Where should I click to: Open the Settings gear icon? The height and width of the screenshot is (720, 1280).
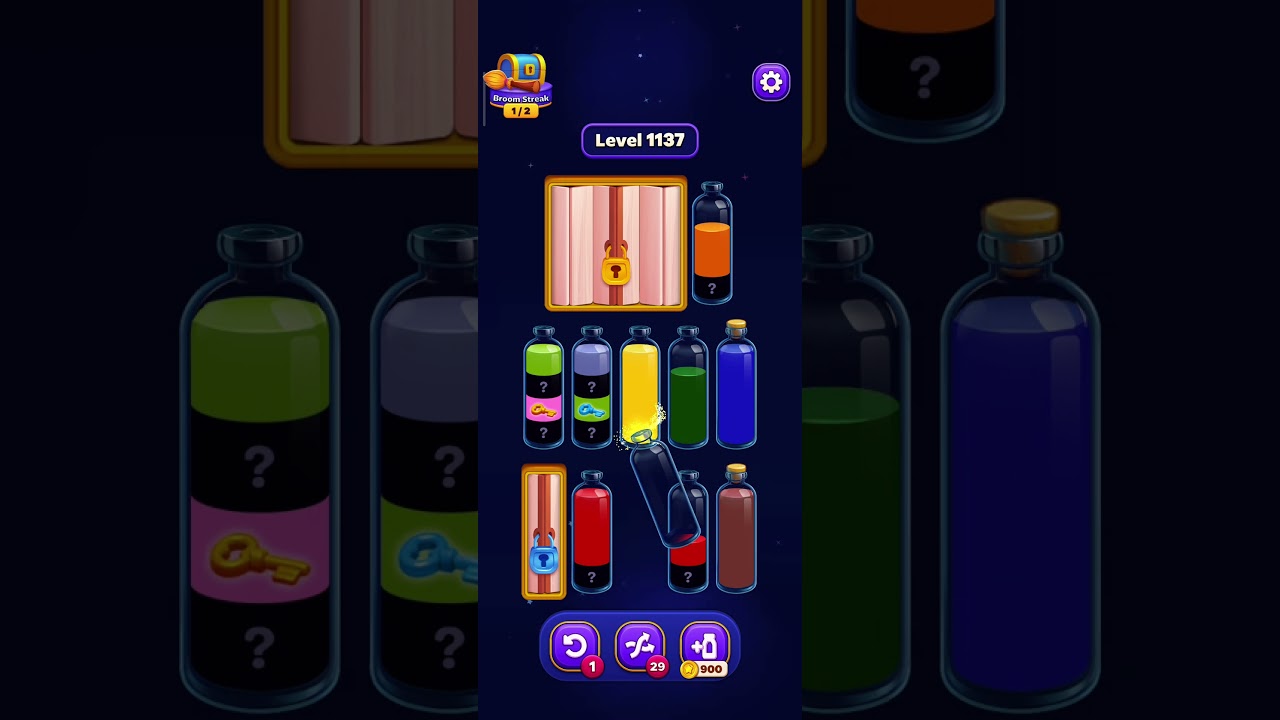(x=770, y=81)
